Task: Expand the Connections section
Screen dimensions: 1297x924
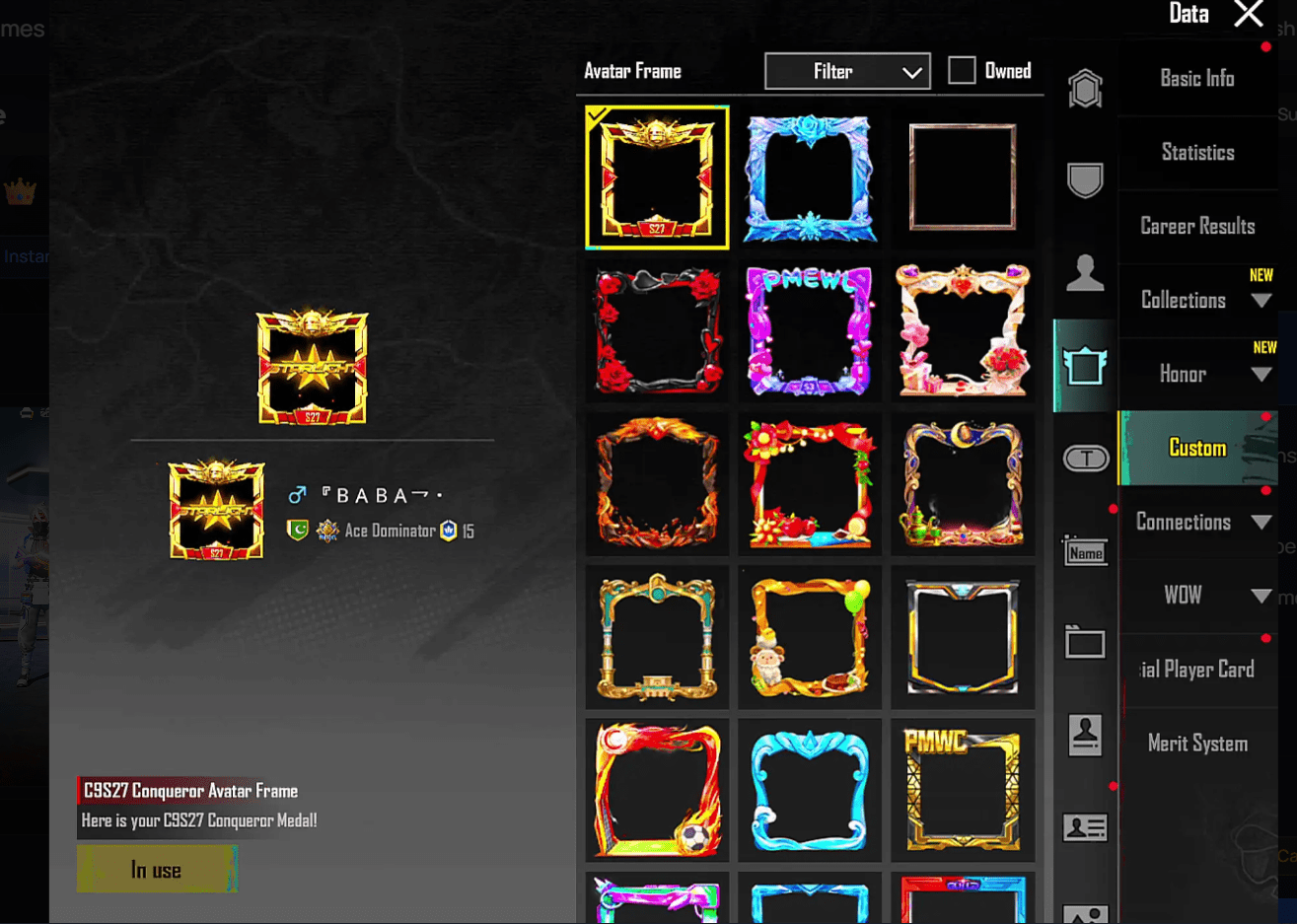Action: point(1196,522)
